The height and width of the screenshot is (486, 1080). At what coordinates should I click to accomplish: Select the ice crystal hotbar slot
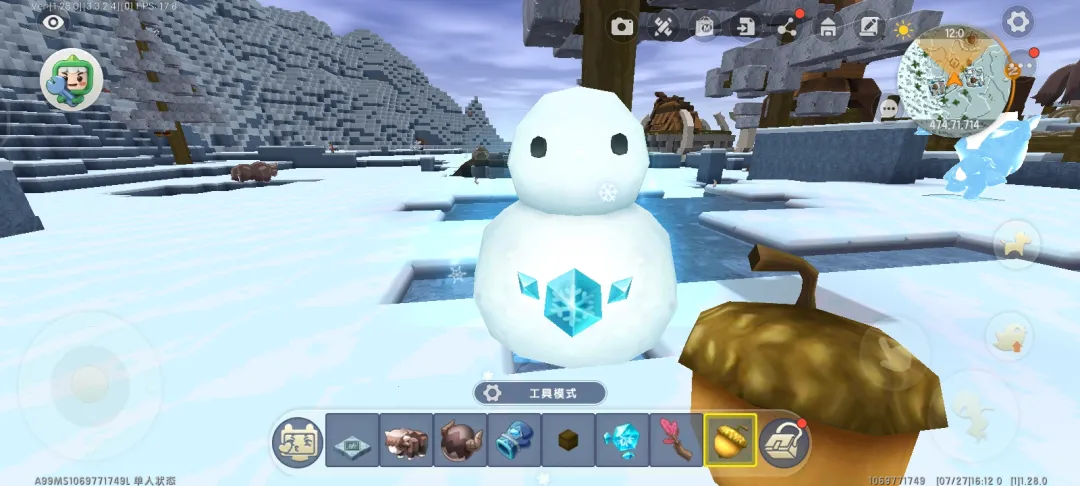[622, 440]
